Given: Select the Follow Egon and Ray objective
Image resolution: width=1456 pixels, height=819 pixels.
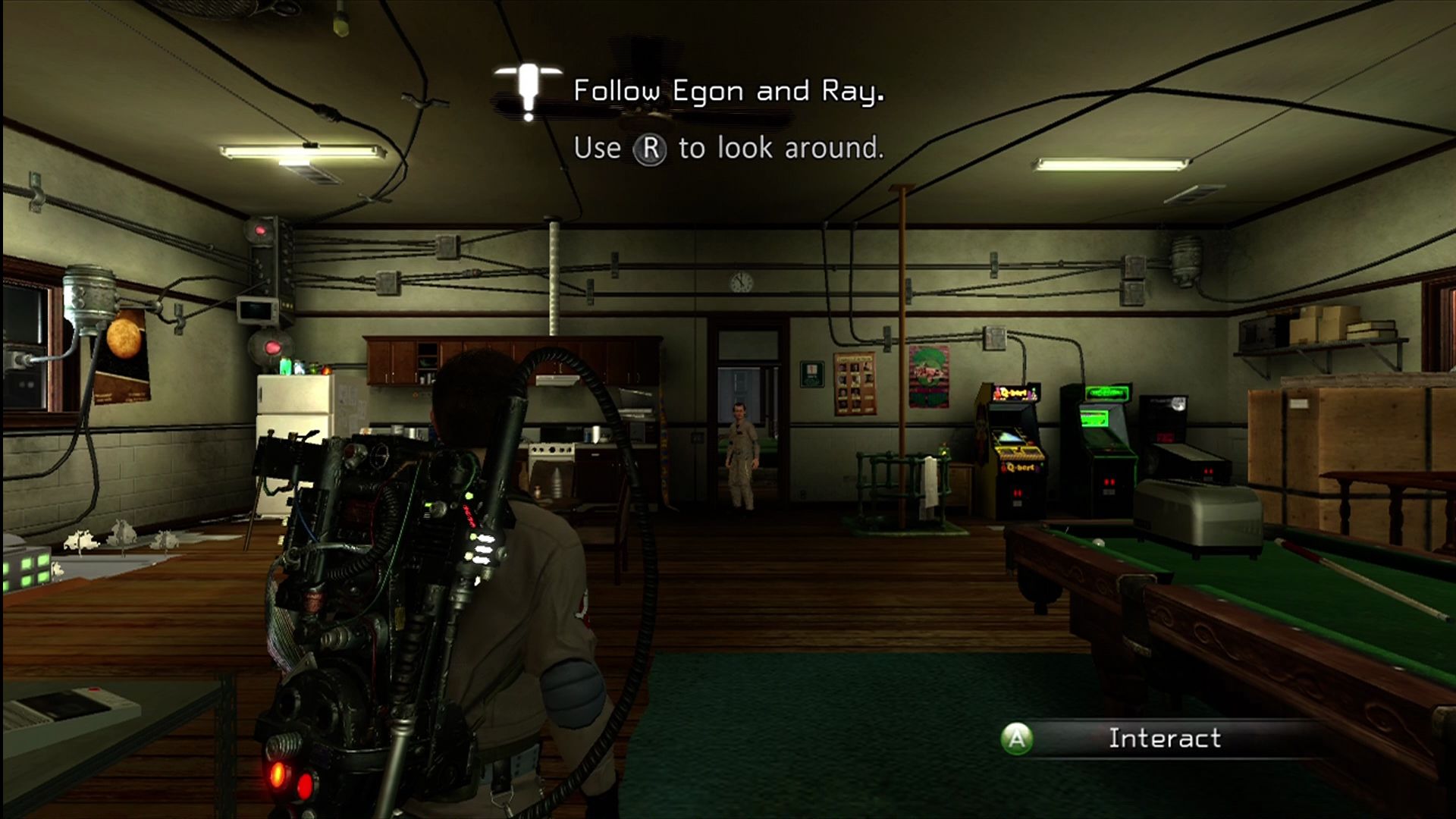Looking at the screenshot, I should (728, 92).
